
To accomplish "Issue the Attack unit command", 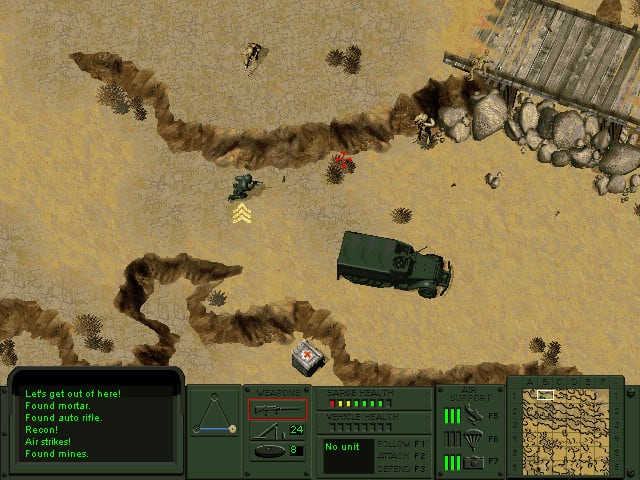I will (399, 454).
